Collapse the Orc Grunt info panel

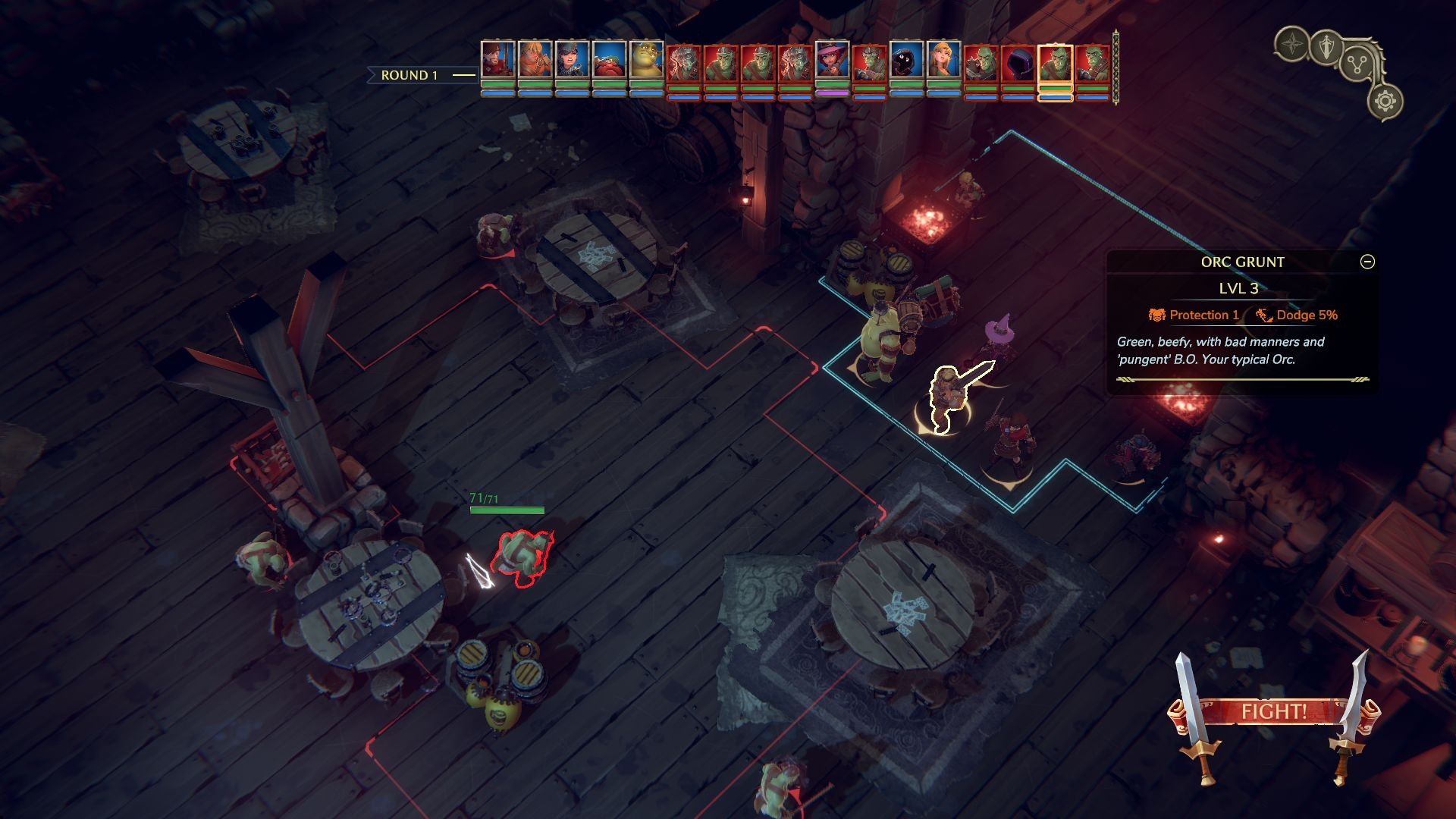1367,262
